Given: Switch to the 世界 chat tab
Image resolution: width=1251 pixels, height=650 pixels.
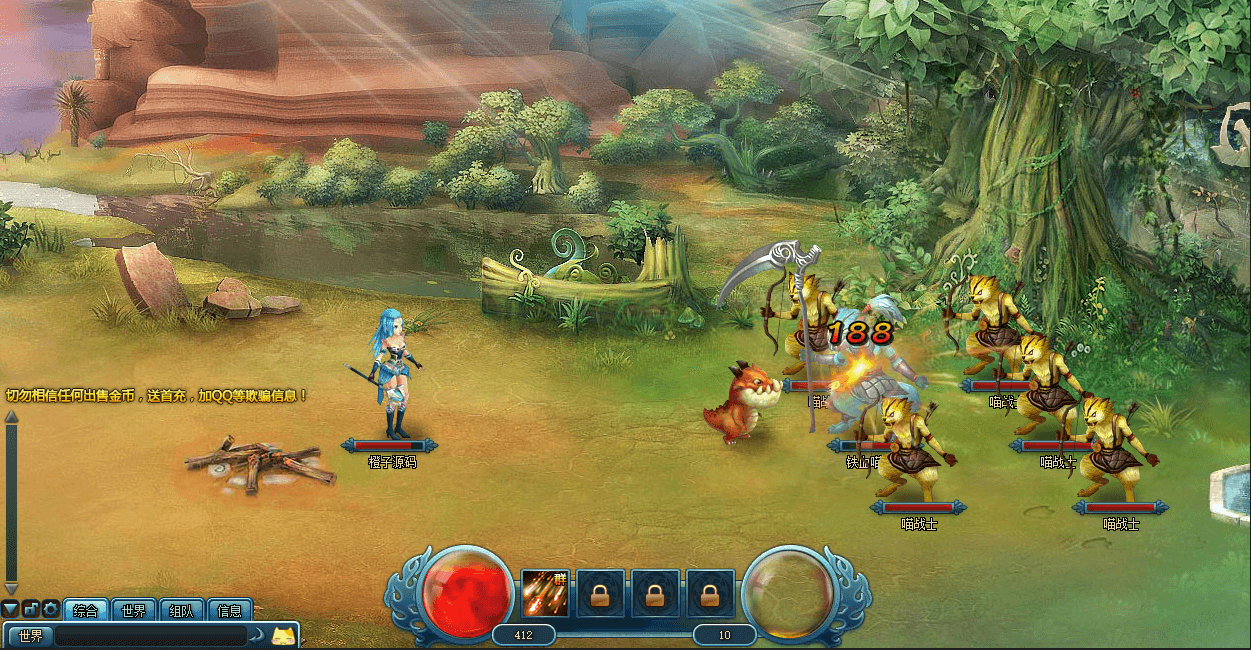Looking at the screenshot, I should (x=134, y=610).
